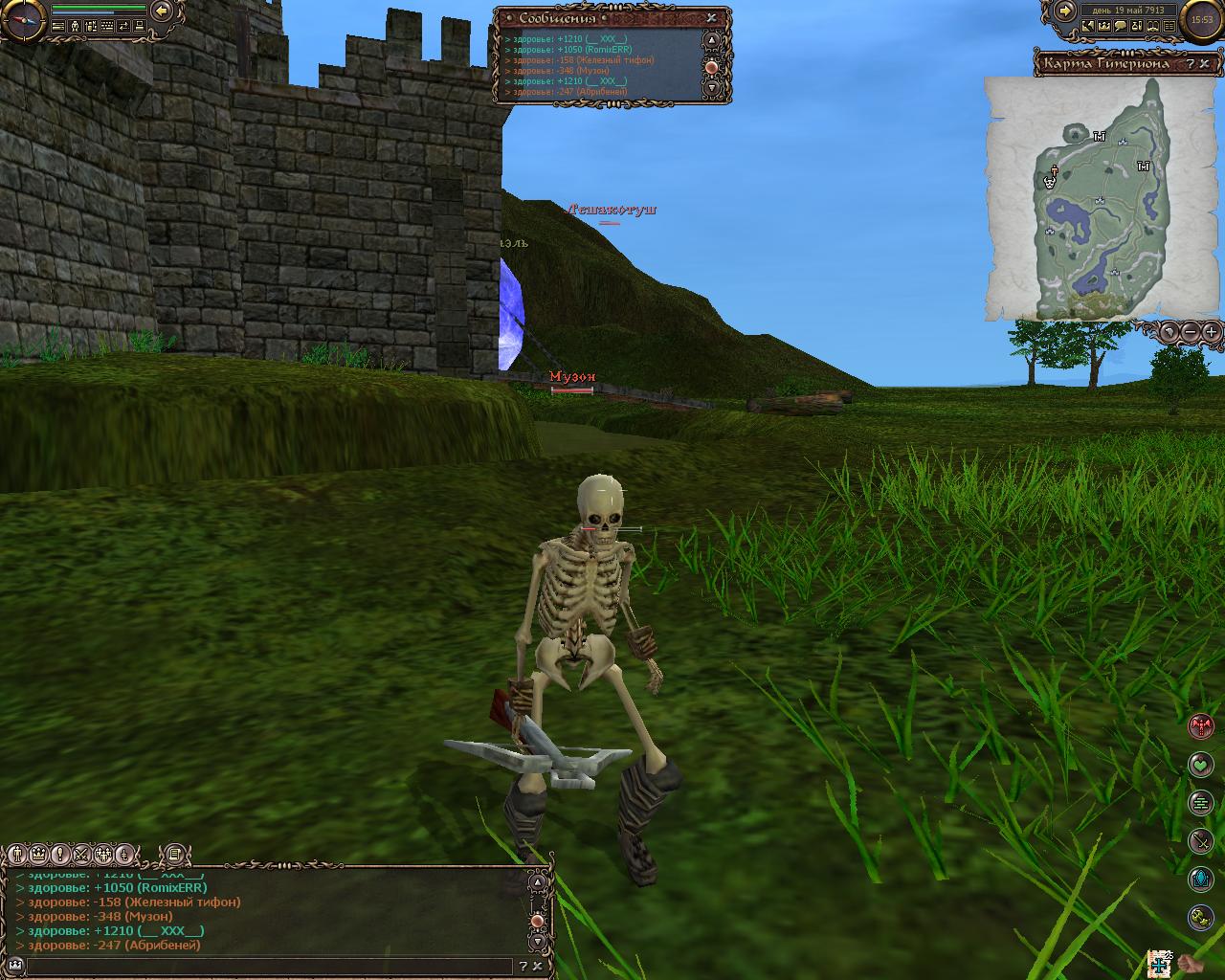This screenshot has width=1225, height=980.
Task: Activate the green heart icon on the right bar
Action: pos(1200,765)
